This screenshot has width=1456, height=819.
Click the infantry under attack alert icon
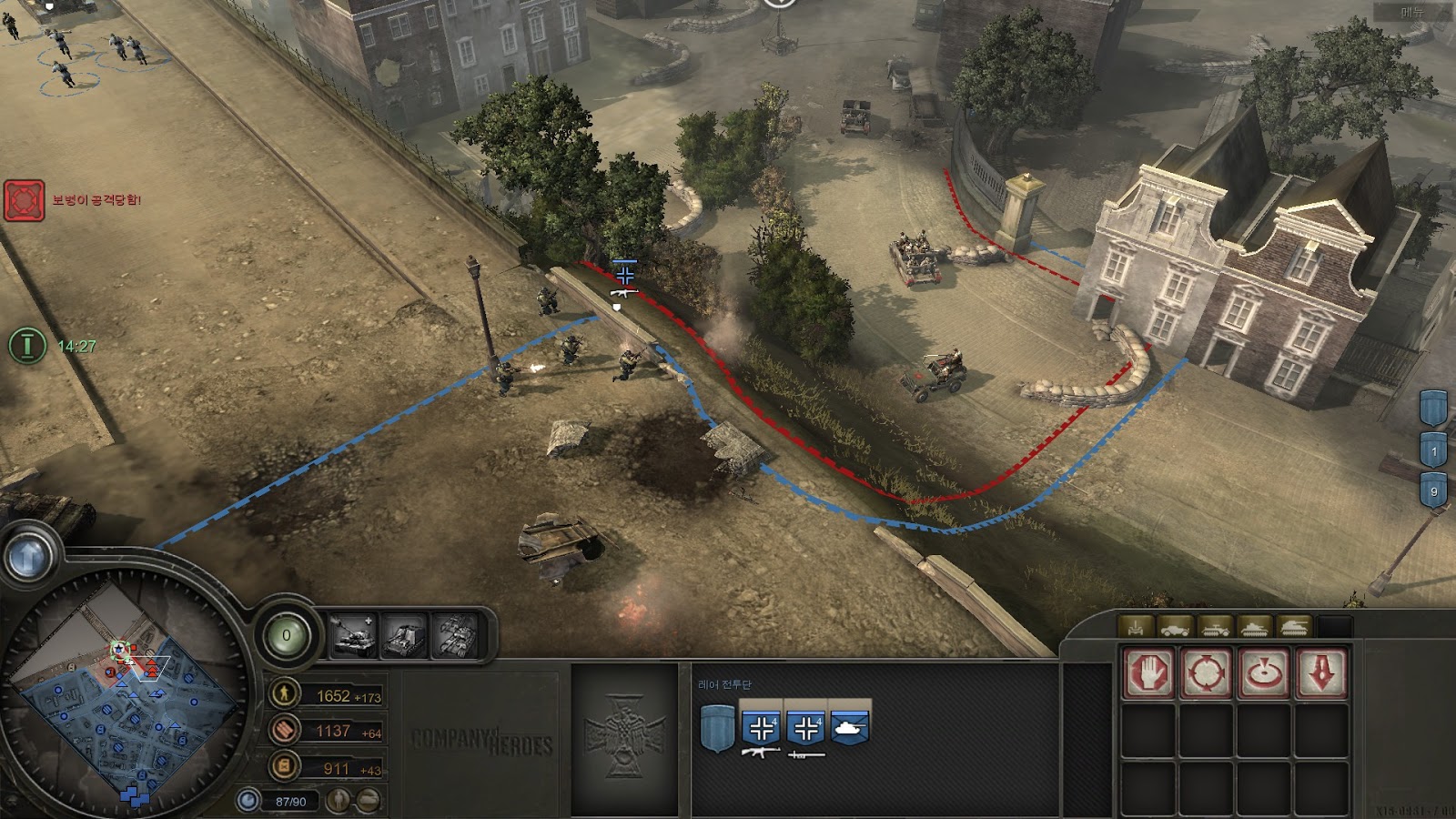point(24,200)
